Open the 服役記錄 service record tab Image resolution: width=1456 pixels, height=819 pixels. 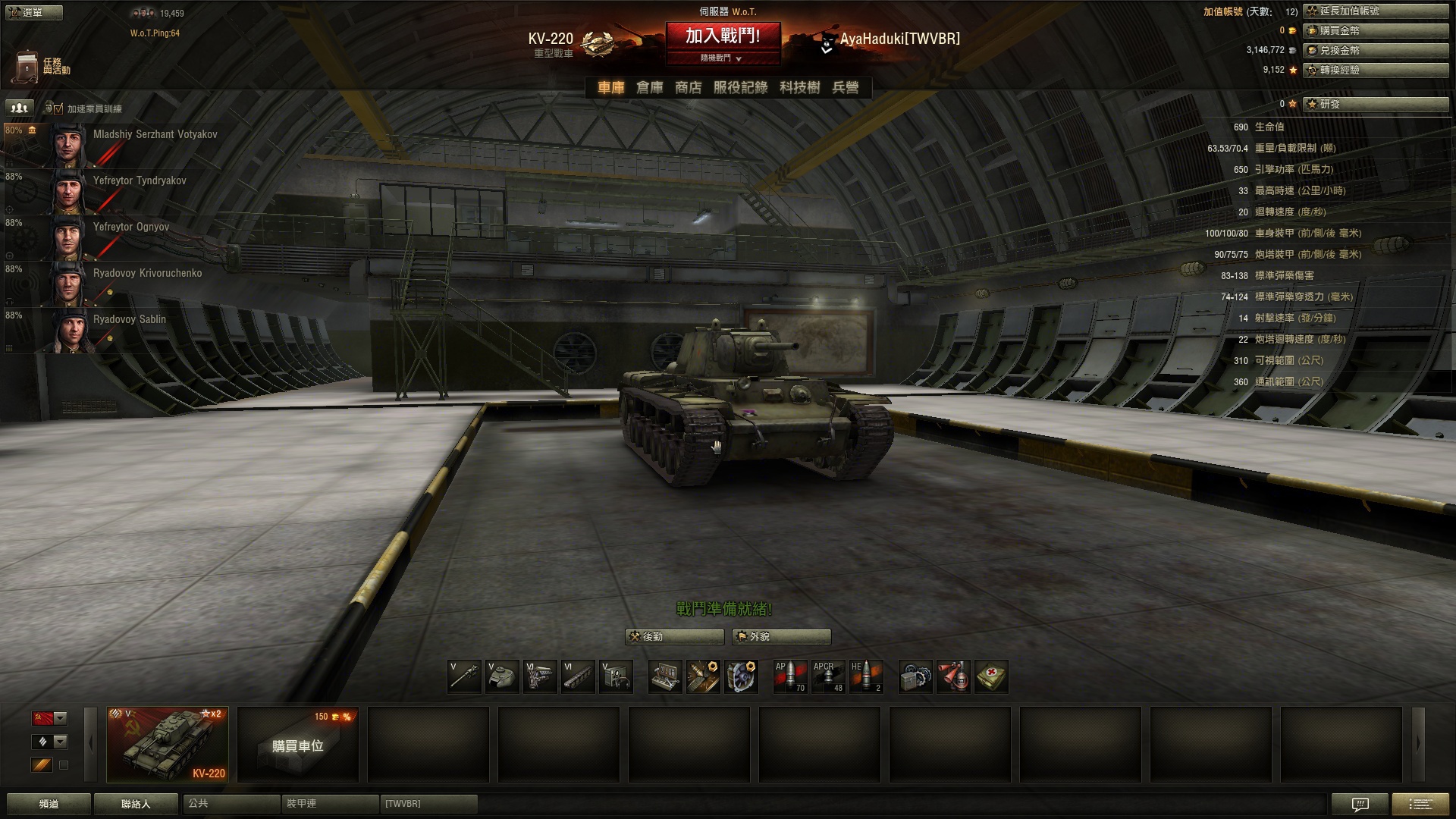point(740,88)
